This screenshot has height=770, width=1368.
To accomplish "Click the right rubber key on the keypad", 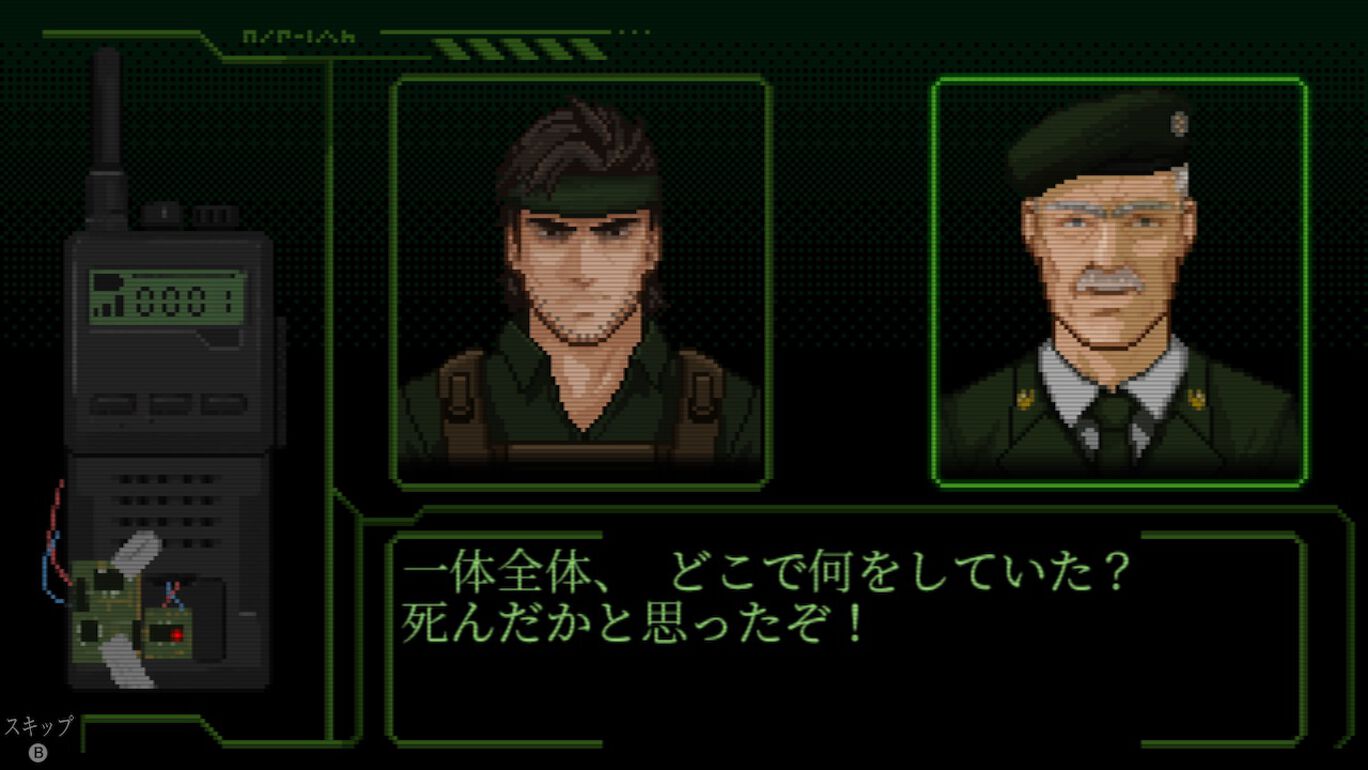I will (x=222, y=400).
